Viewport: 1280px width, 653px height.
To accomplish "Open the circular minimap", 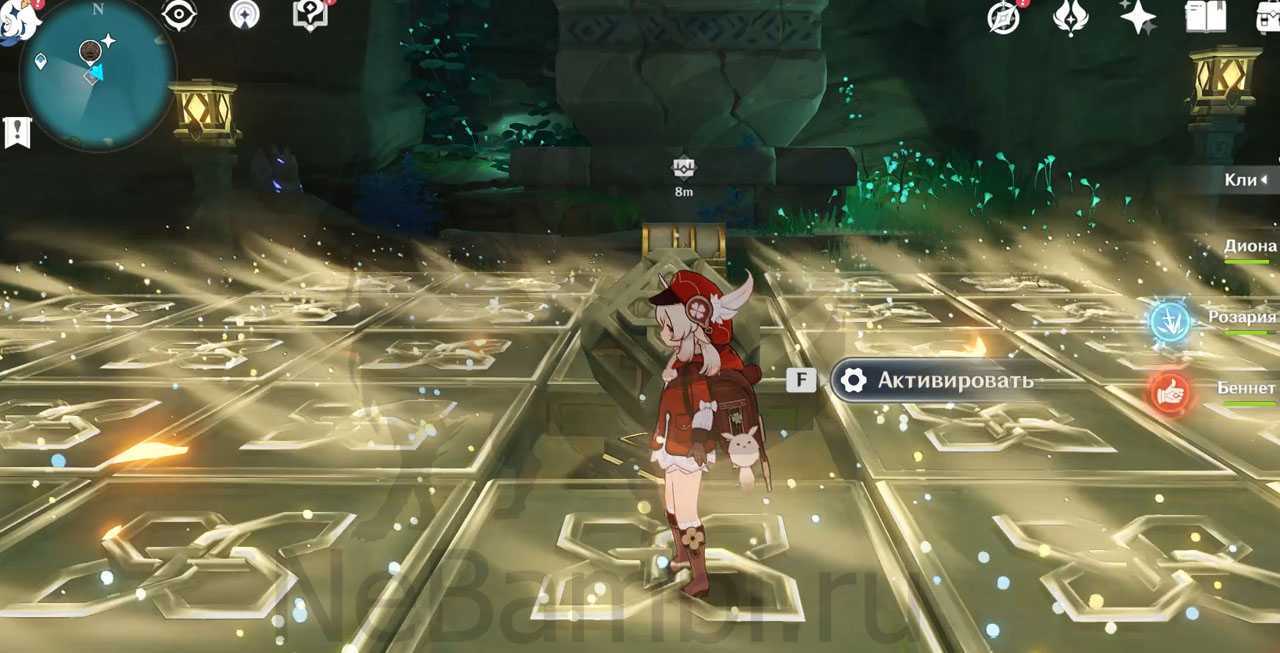I will [x=97, y=73].
